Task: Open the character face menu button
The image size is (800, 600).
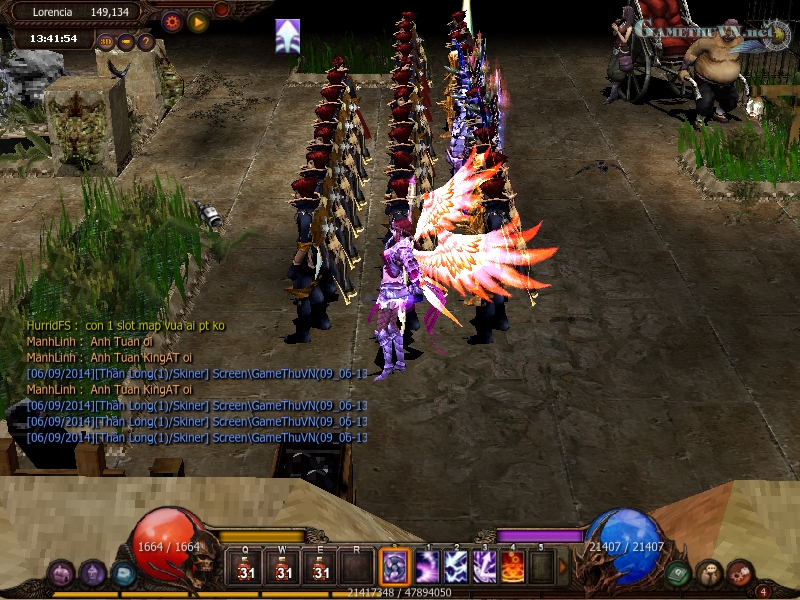Action: (709, 574)
